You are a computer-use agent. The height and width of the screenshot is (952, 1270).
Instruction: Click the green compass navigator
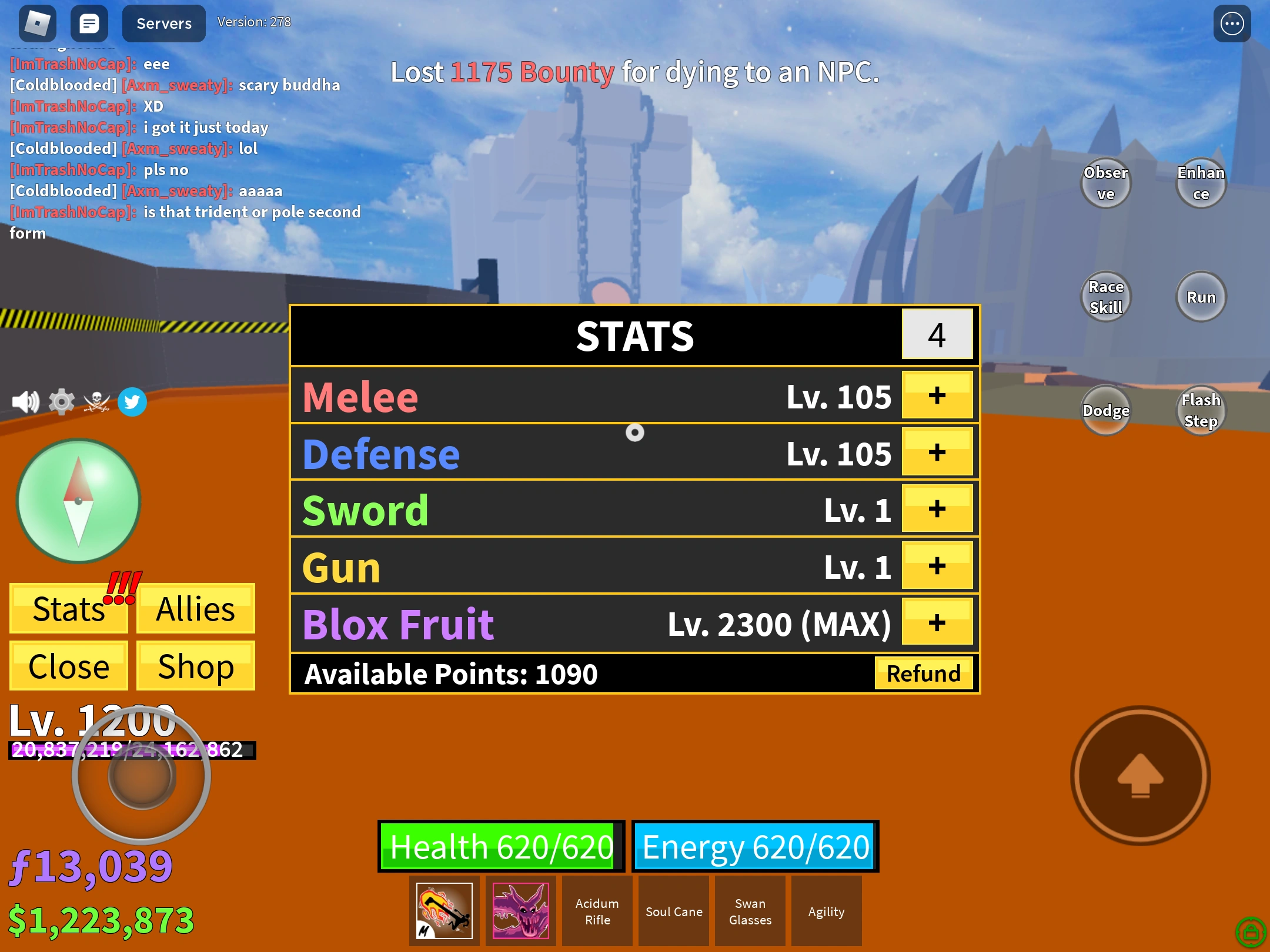point(77,500)
